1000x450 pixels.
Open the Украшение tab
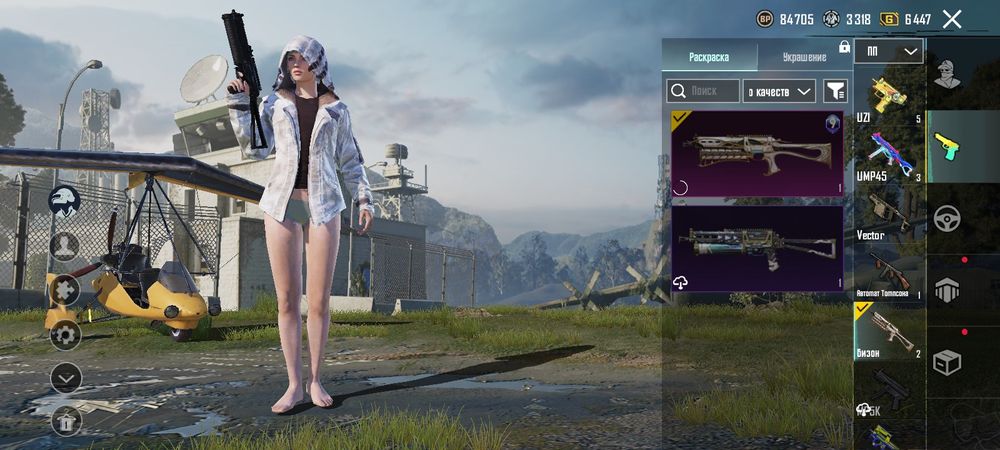[x=804, y=57]
